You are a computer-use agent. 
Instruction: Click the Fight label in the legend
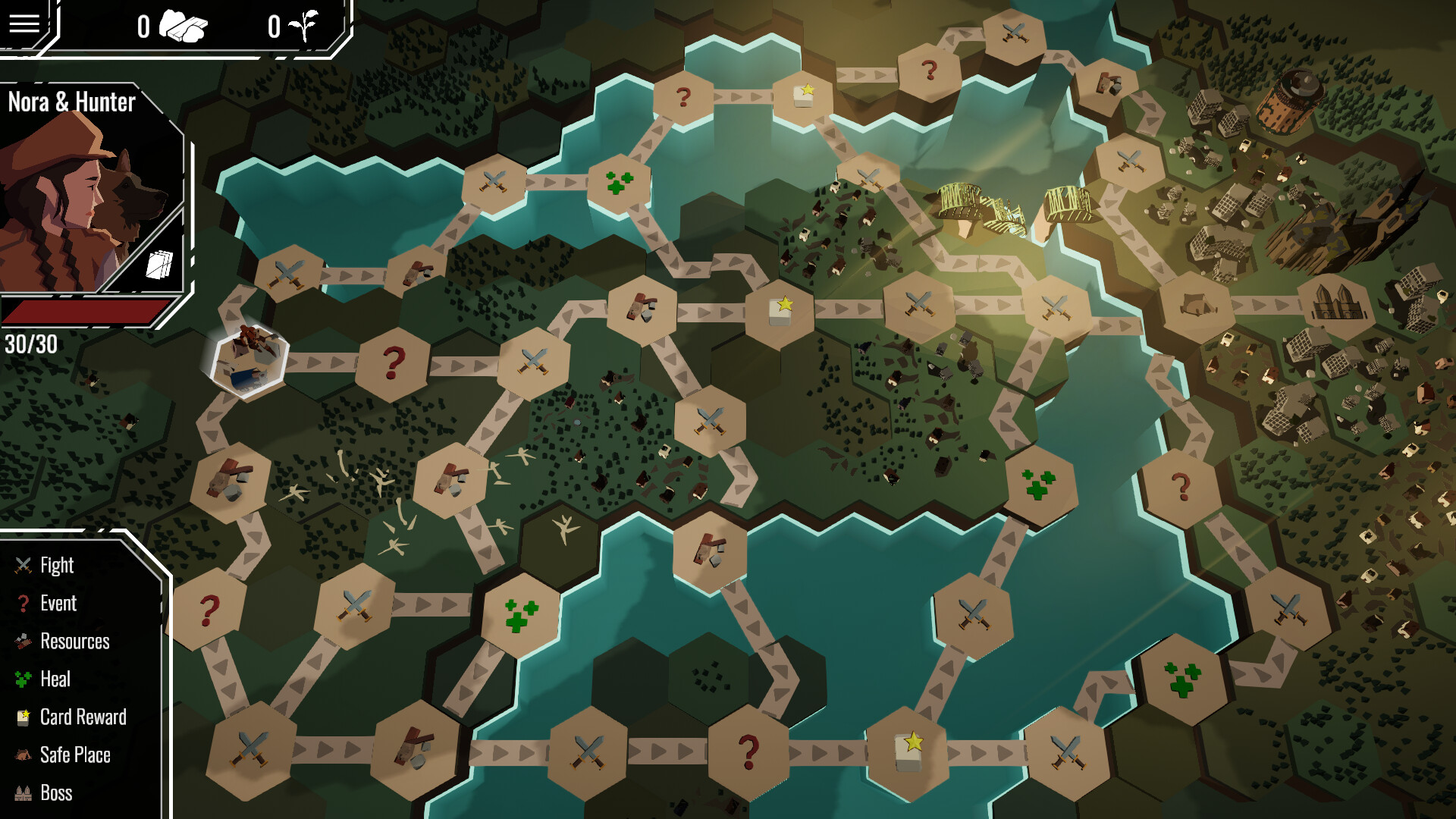point(57,565)
